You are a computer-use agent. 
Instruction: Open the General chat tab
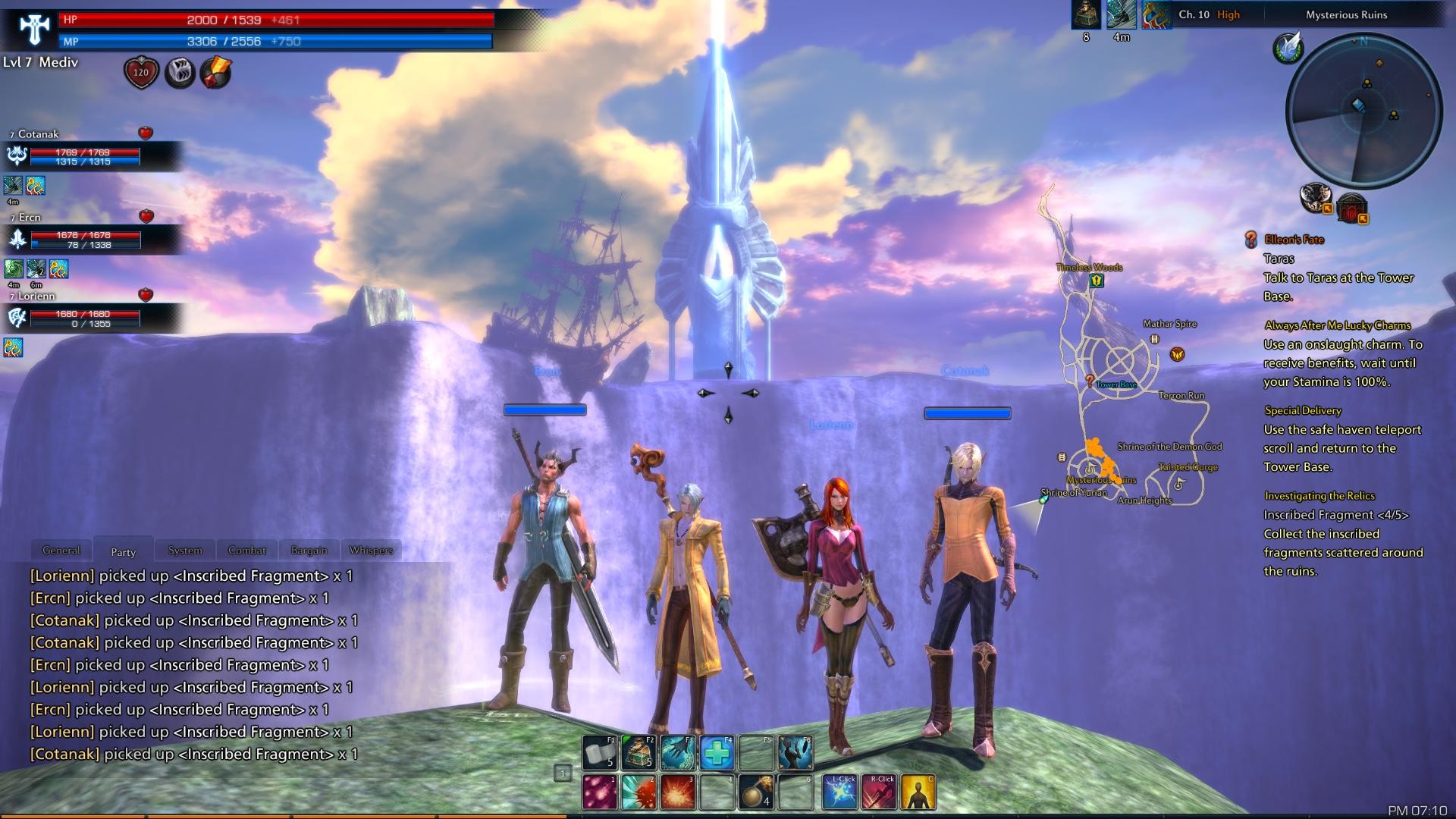[x=61, y=550]
